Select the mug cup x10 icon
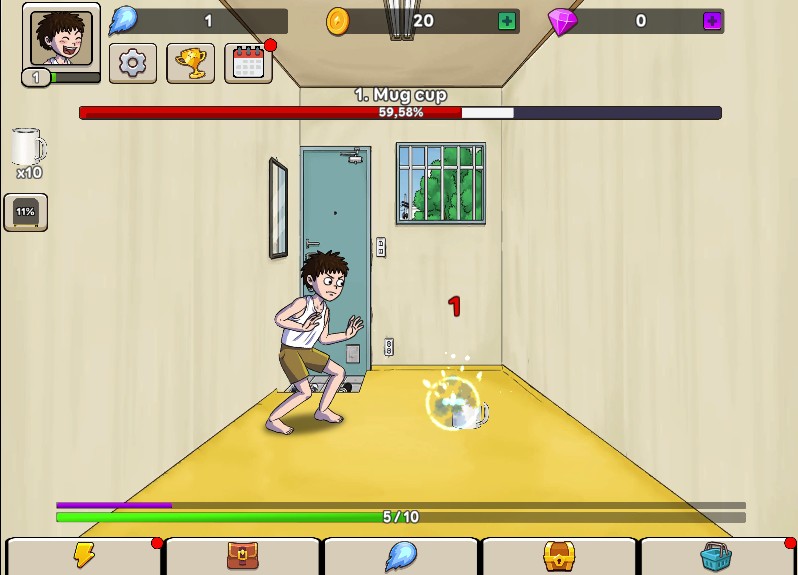Image resolution: width=798 pixels, height=575 pixels. pyautogui.click(x=28, y=153)
